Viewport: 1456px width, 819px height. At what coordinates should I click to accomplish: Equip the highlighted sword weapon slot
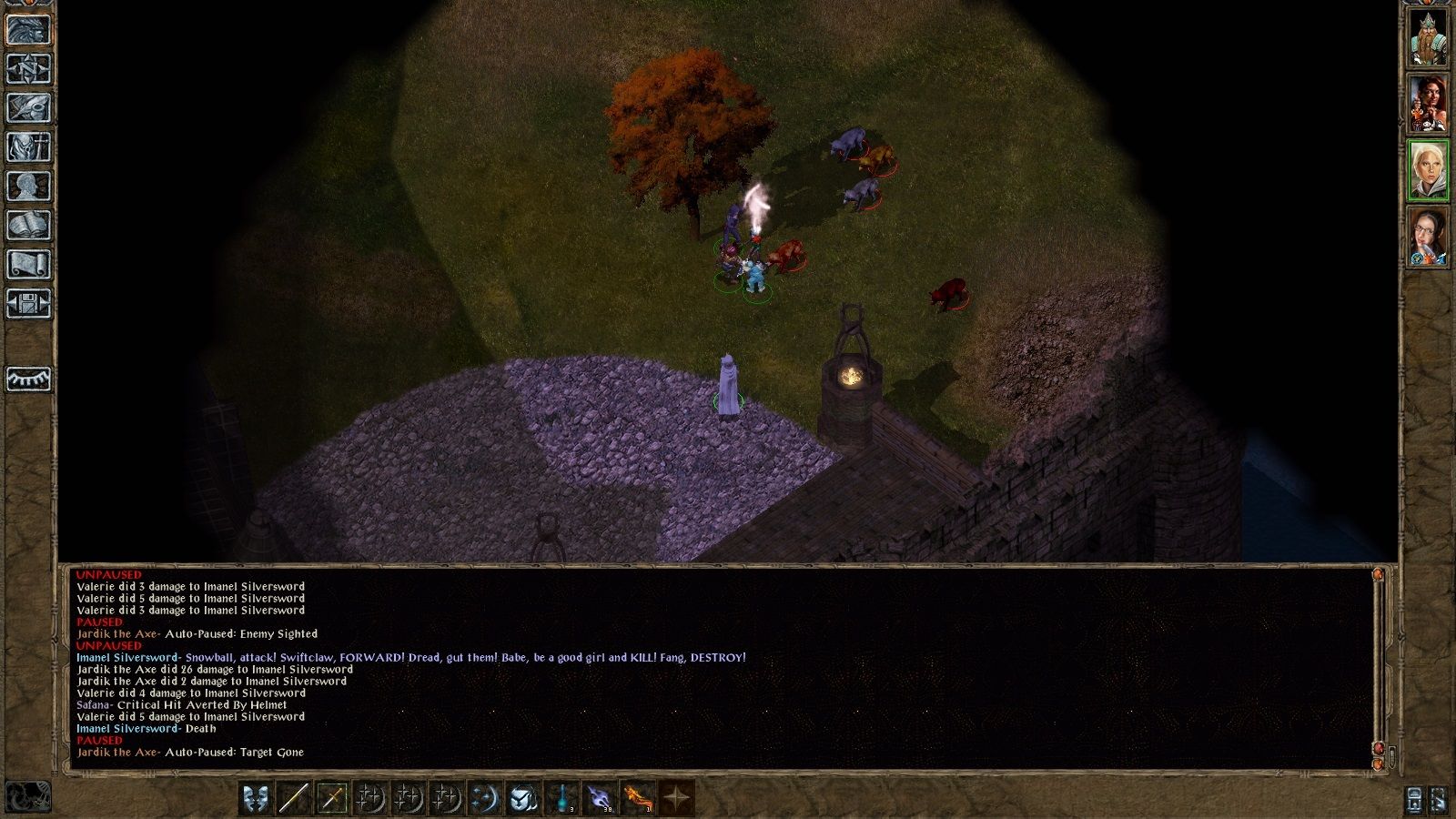[x=330, y=798]
